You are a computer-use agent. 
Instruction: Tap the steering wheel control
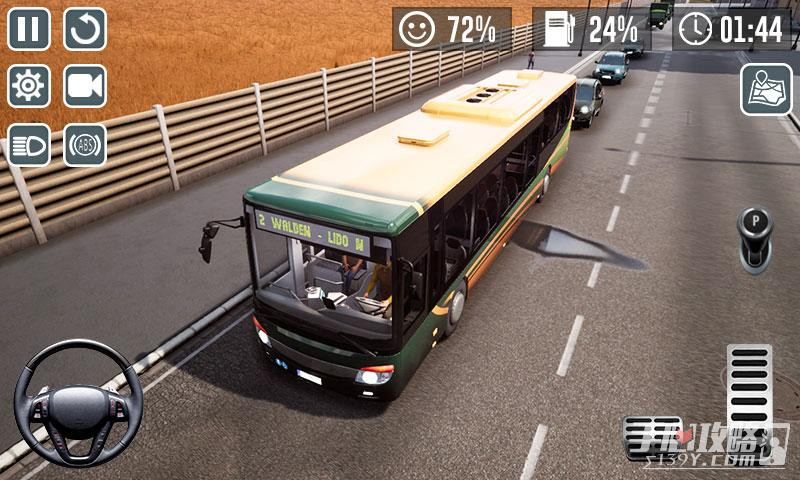(x=78, y=403)
